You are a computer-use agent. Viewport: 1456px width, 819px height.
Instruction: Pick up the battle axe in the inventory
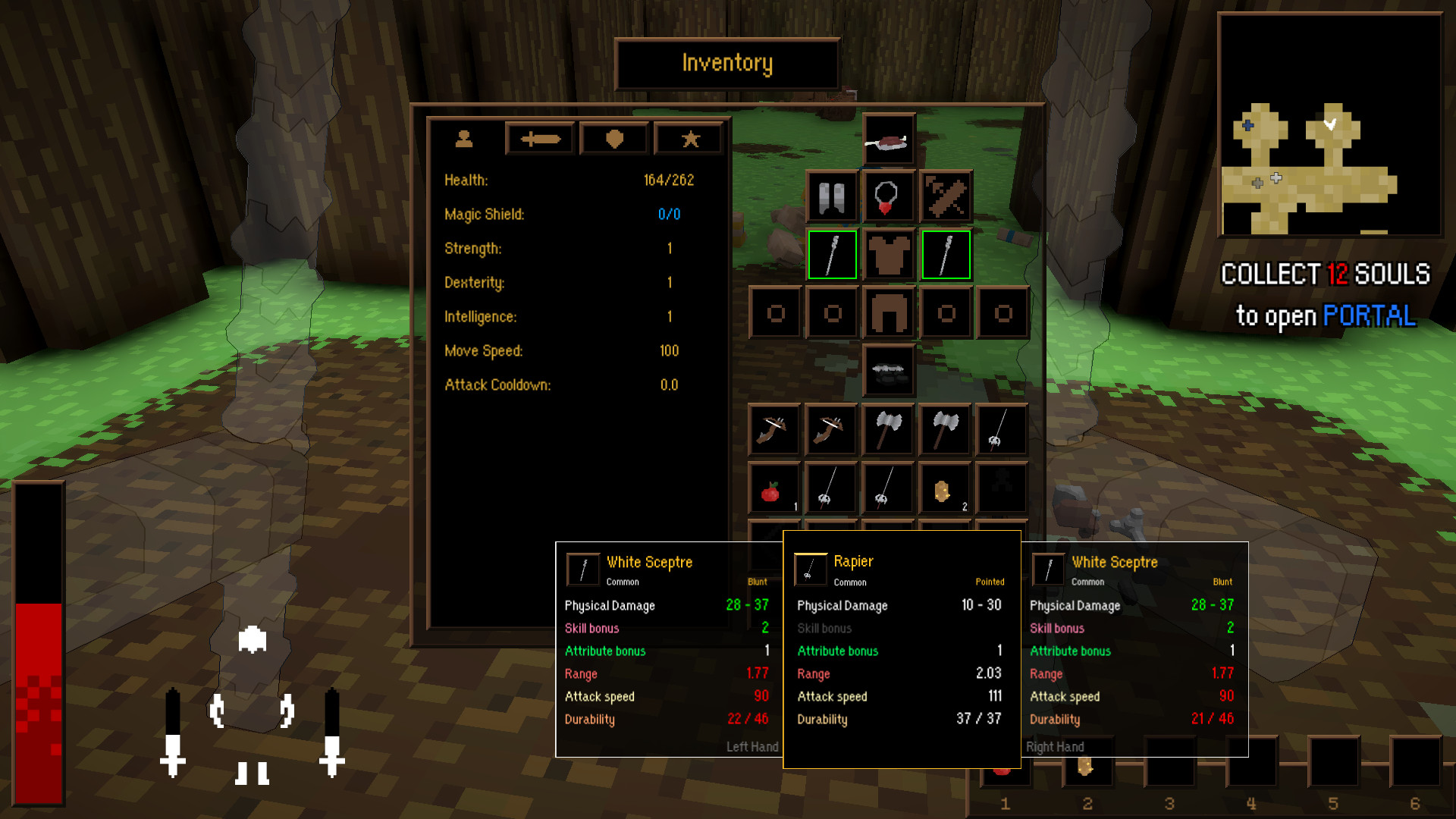point(887,430)
